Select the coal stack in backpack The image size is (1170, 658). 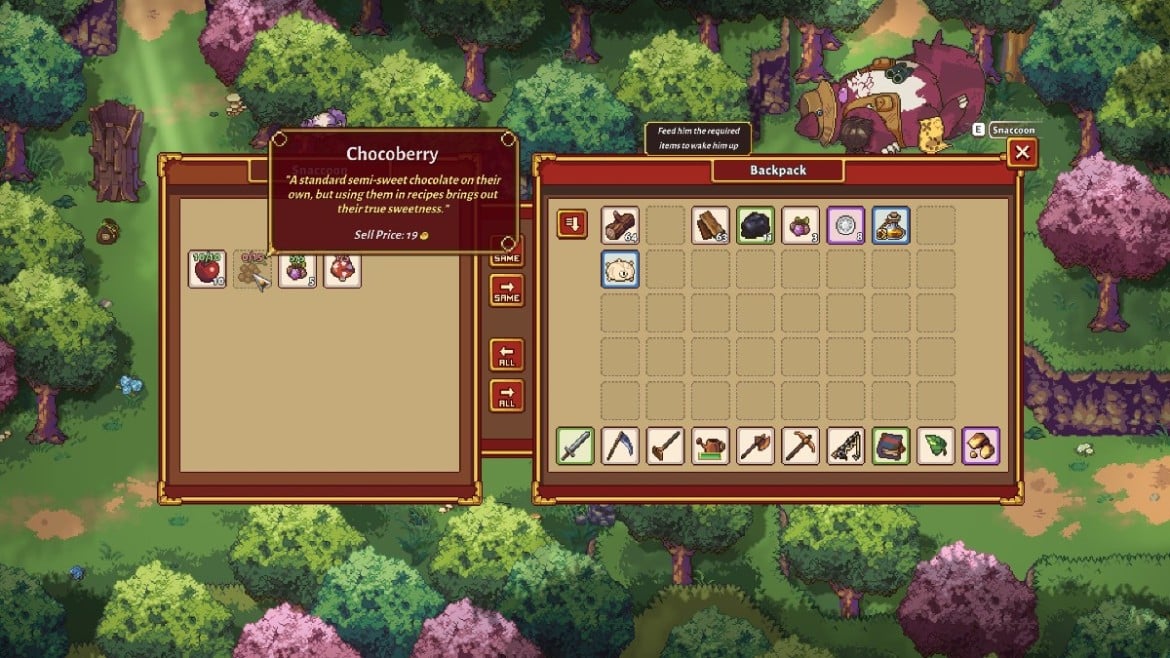[755, 225]
